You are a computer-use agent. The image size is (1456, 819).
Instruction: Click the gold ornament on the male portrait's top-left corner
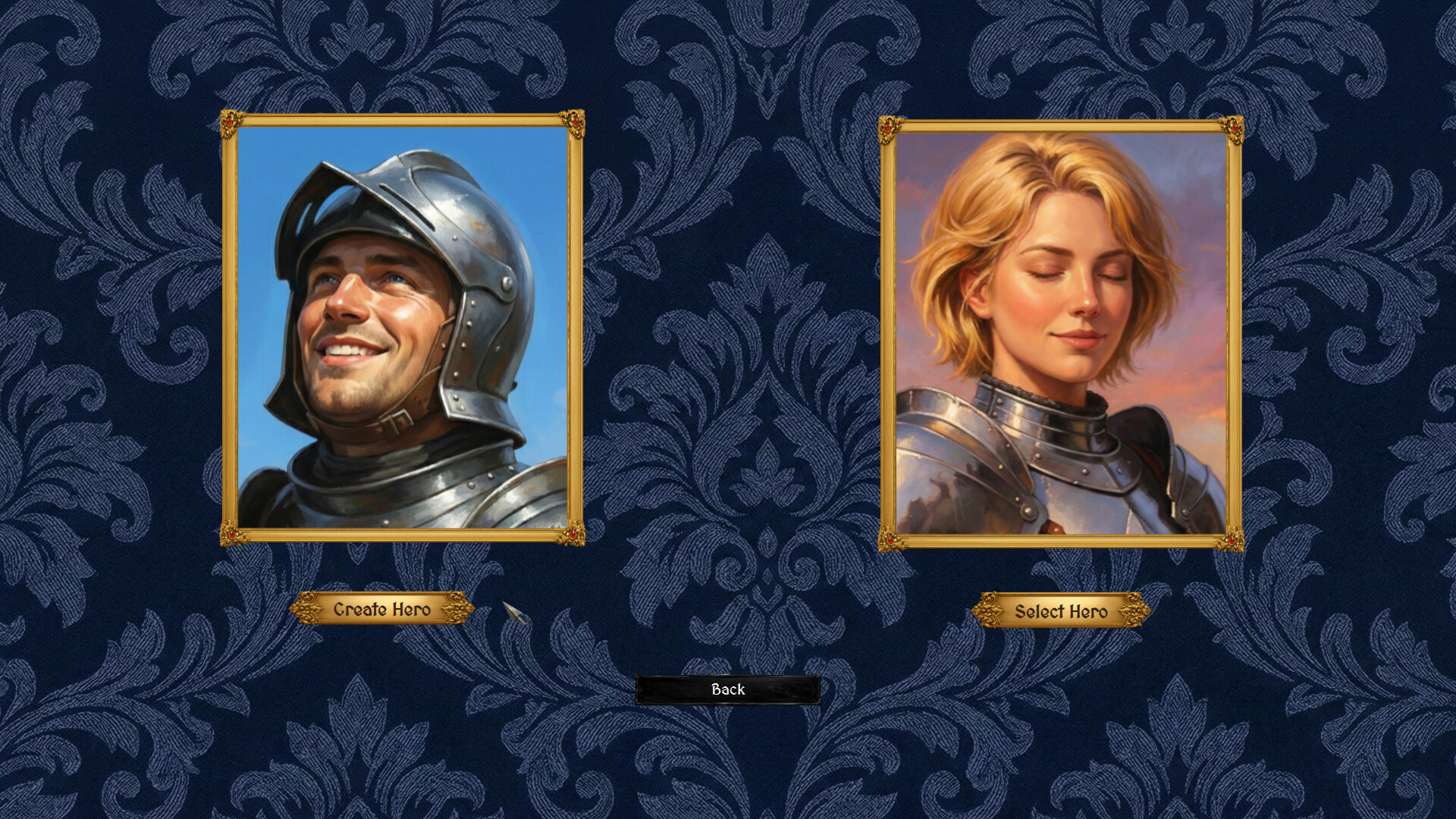pyautogui.click(x=234, y=121)
